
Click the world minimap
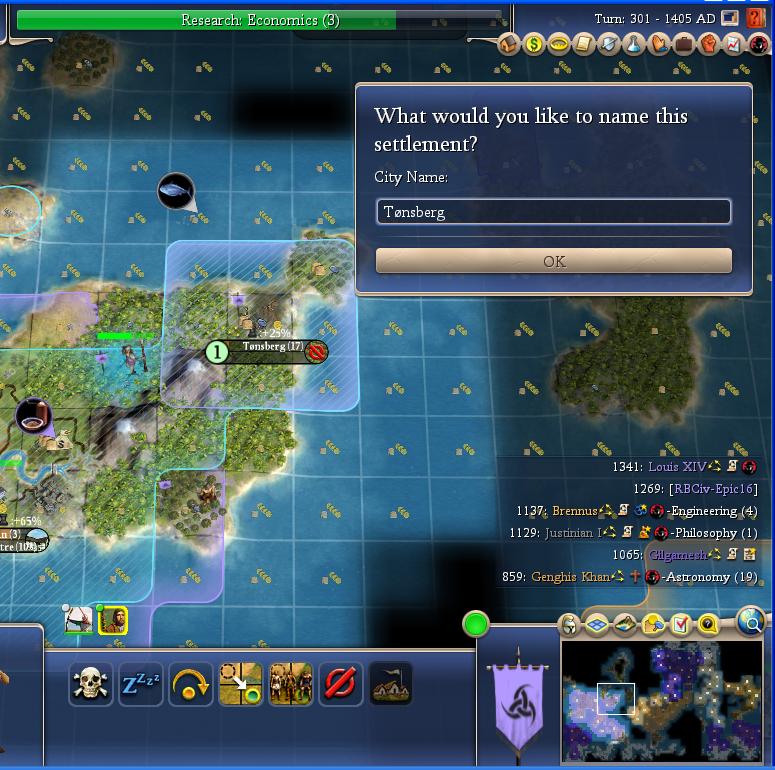[660, 700]
